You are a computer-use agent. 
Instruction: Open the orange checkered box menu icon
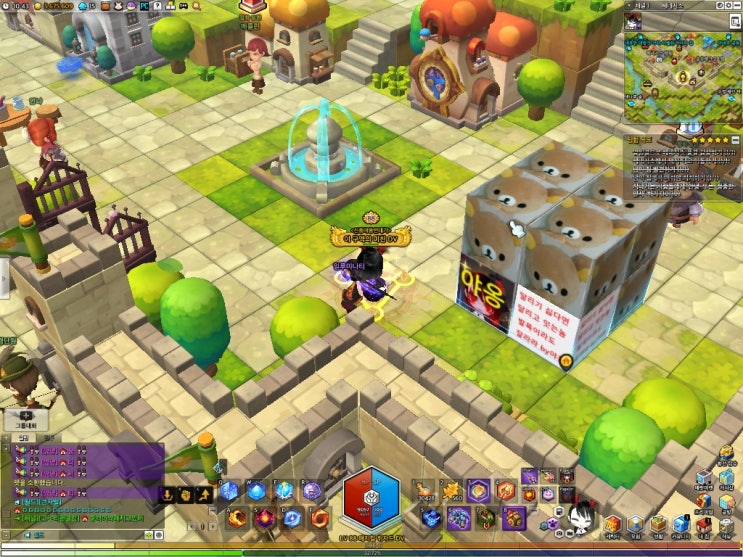pyautogui.click(x=609, y=524)
